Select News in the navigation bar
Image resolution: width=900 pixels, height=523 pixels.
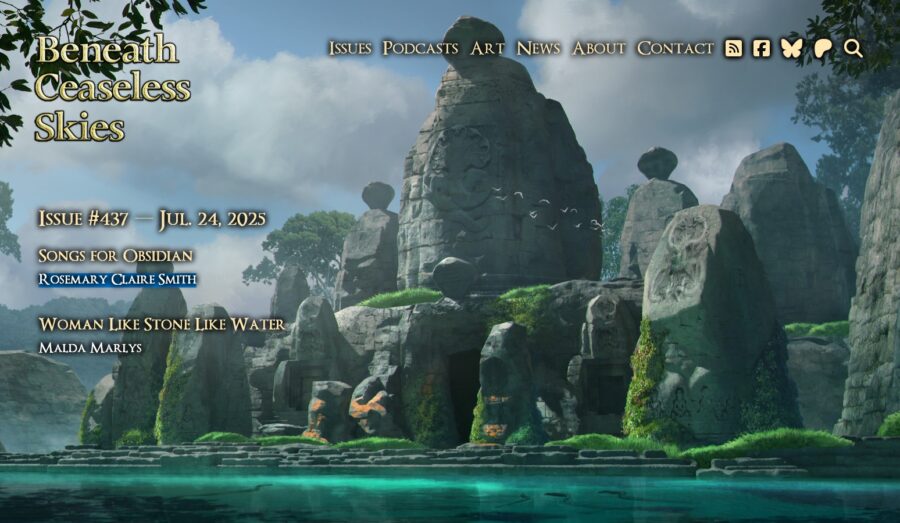(x=538, y=48)
